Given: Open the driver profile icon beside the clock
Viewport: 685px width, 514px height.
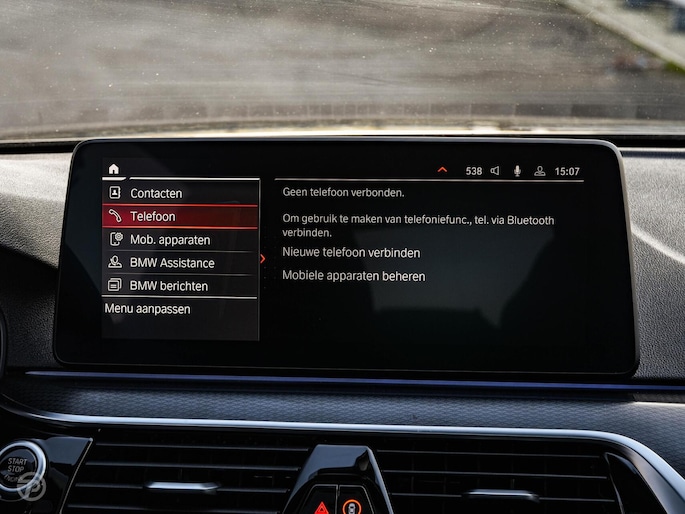Looking at the screenshot, I should tap(540, 171).
